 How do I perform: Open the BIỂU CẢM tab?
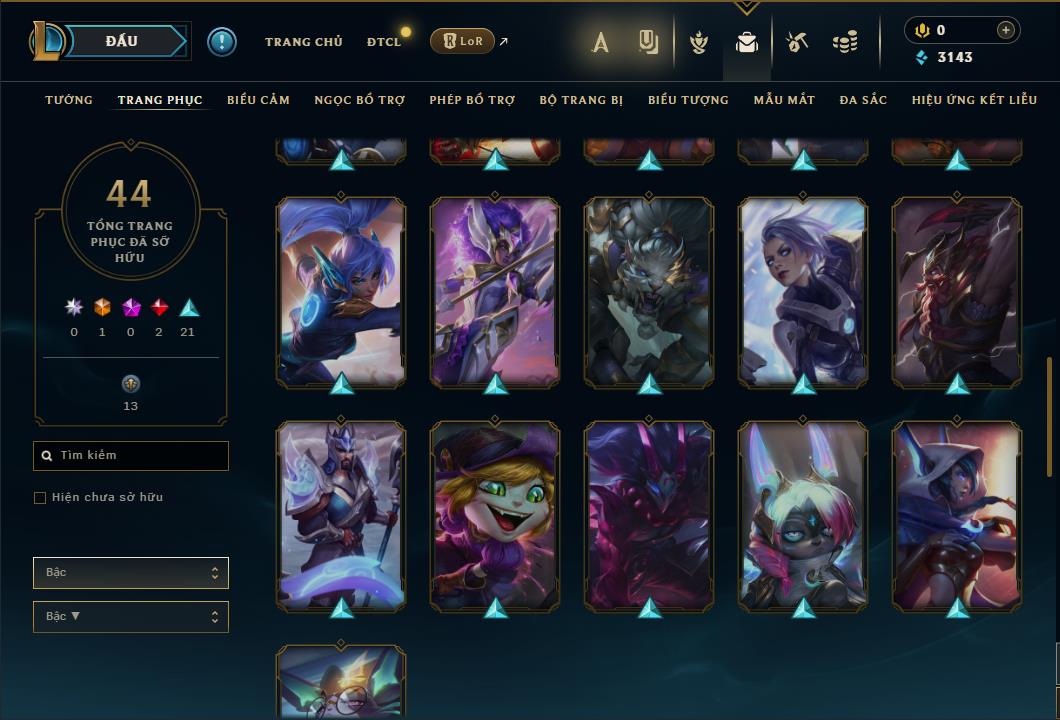(258, 100)
